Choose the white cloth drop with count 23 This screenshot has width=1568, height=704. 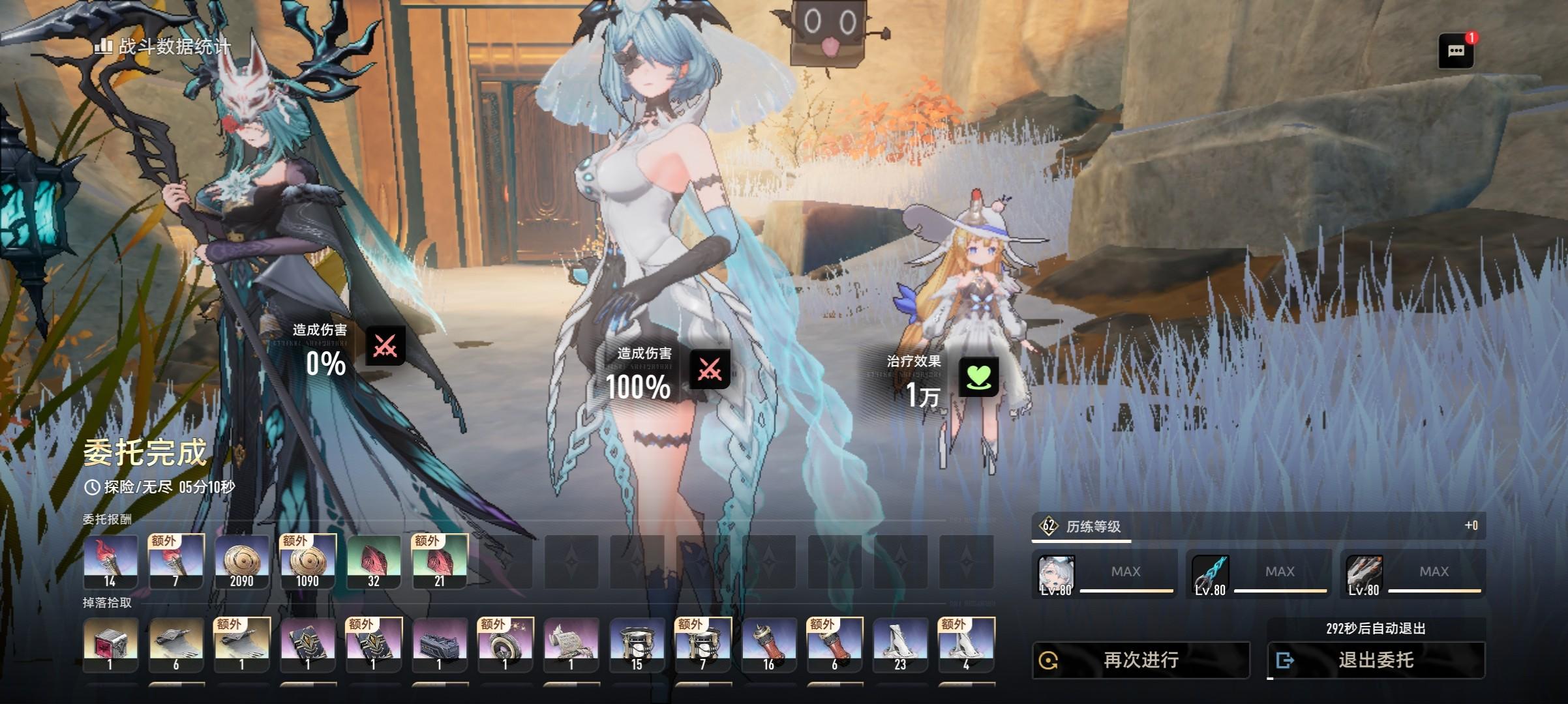(900, 645)
